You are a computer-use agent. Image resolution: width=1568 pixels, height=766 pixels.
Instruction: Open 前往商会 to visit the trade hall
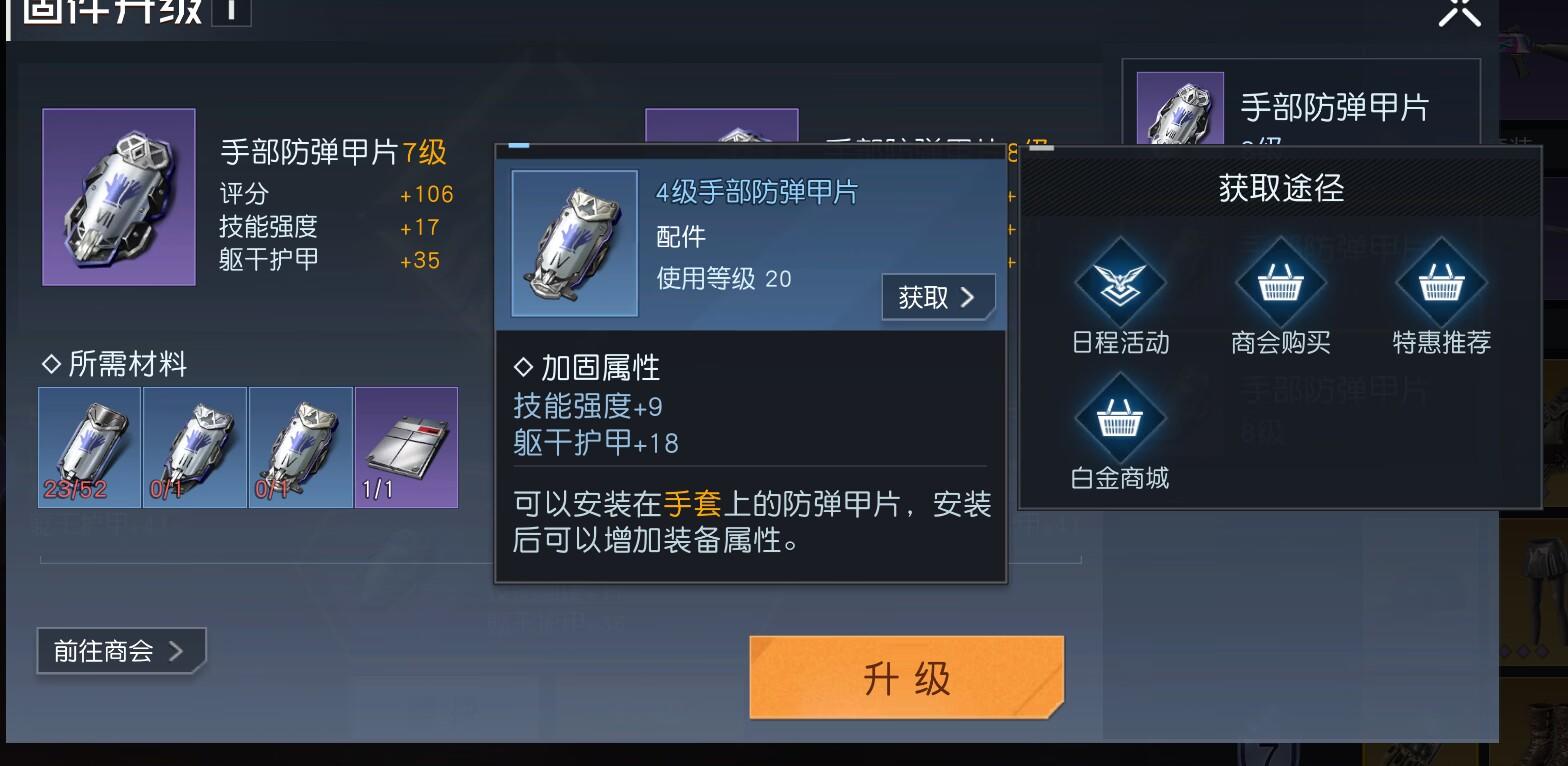pyautogui.click(x=110, y=650)
